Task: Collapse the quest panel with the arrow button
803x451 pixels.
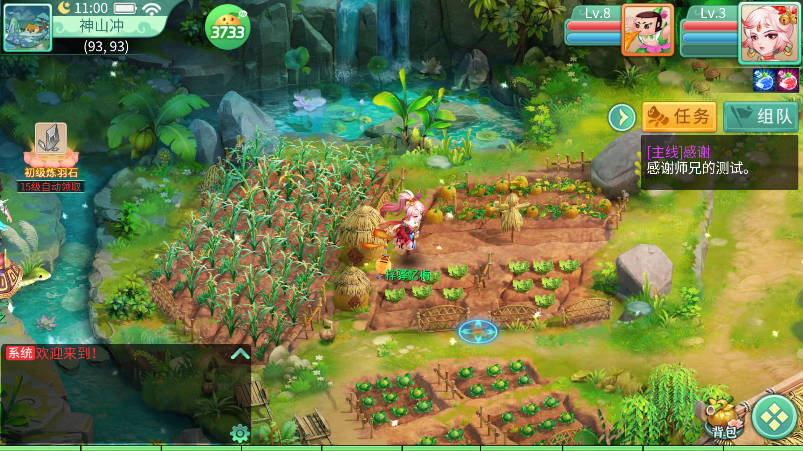Action: 623,117
